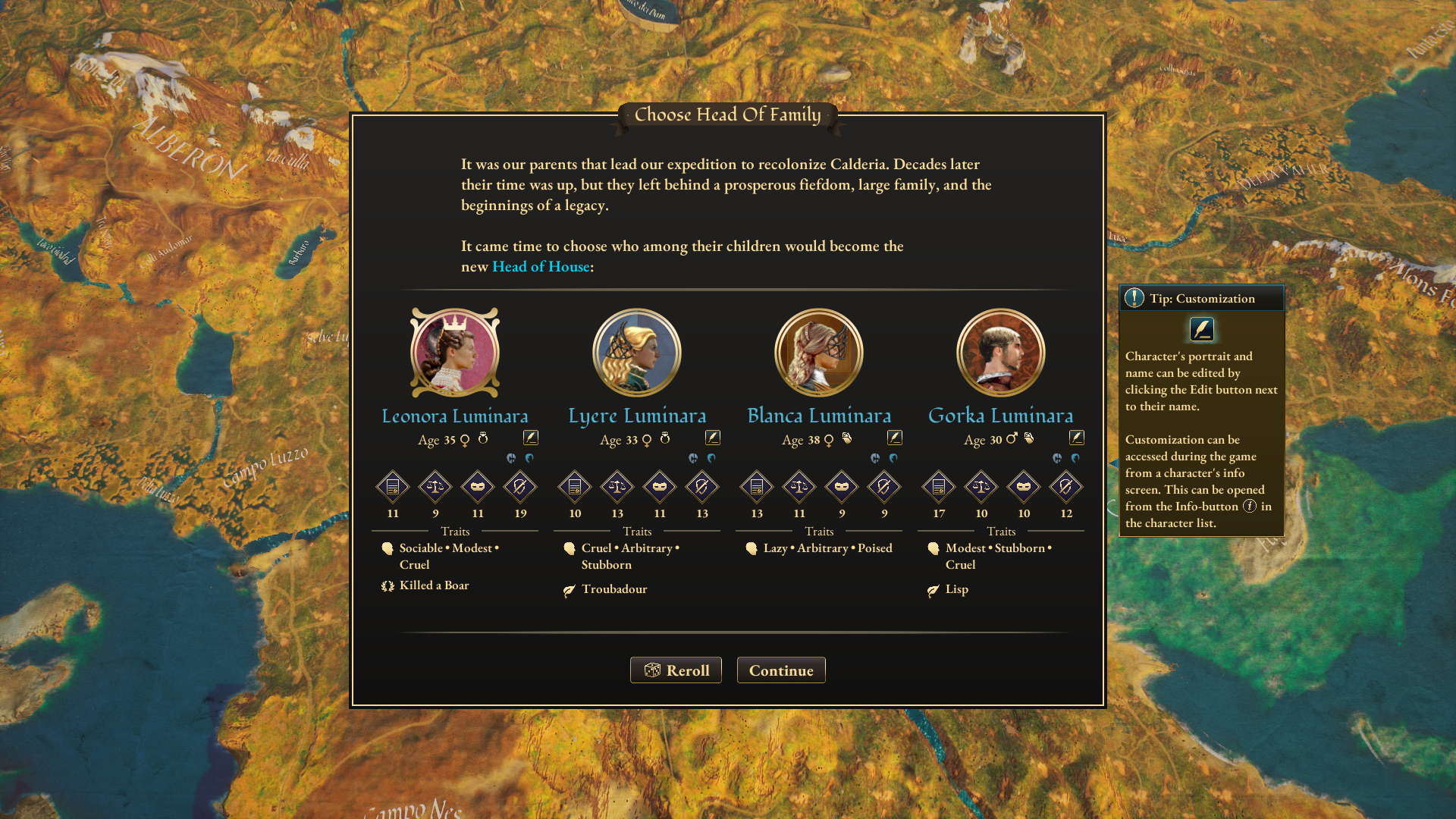Reroll the family candidates
The image size is (1456, 819).
[x=676, y=670]
